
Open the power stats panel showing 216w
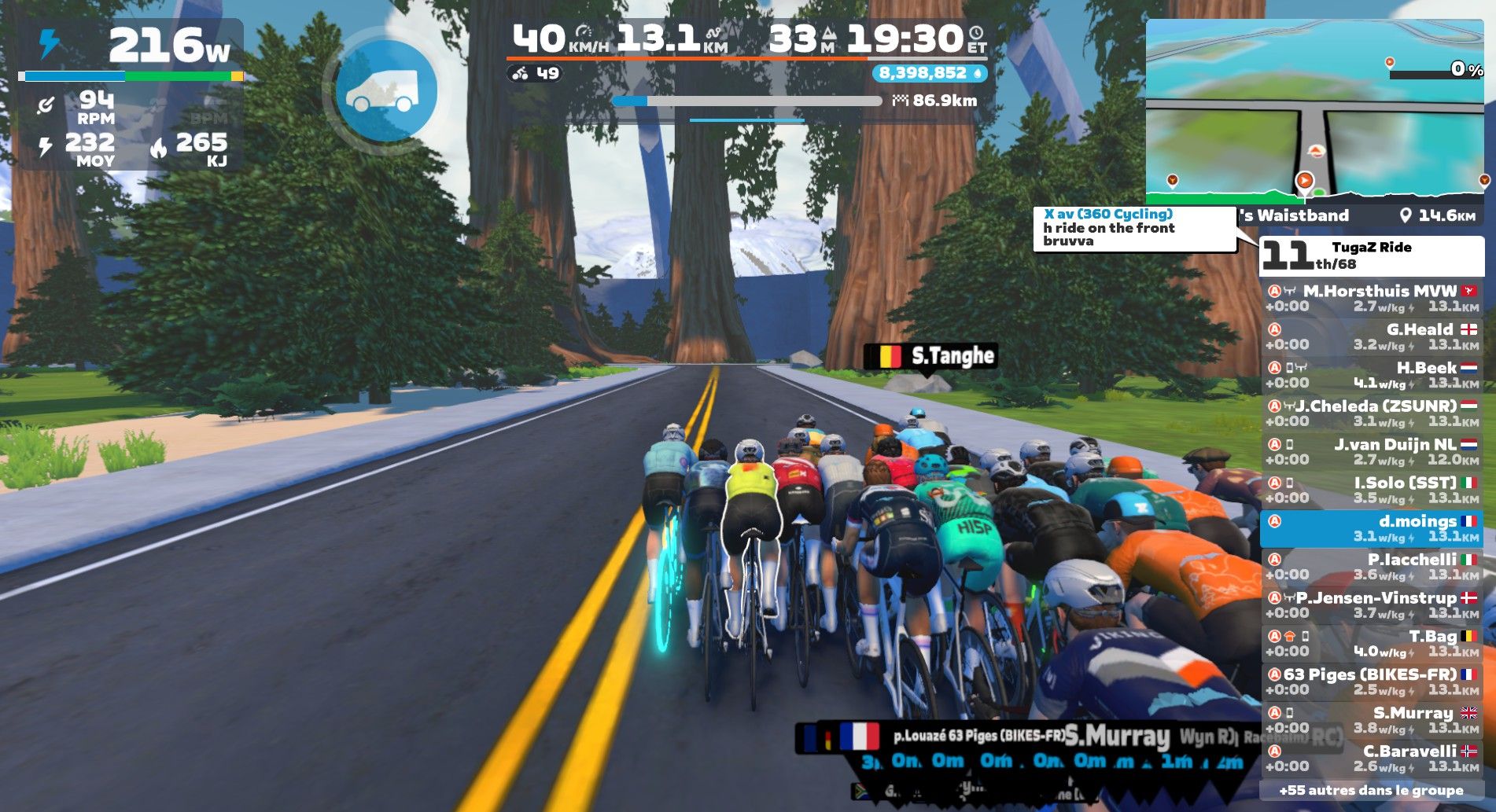131,94
